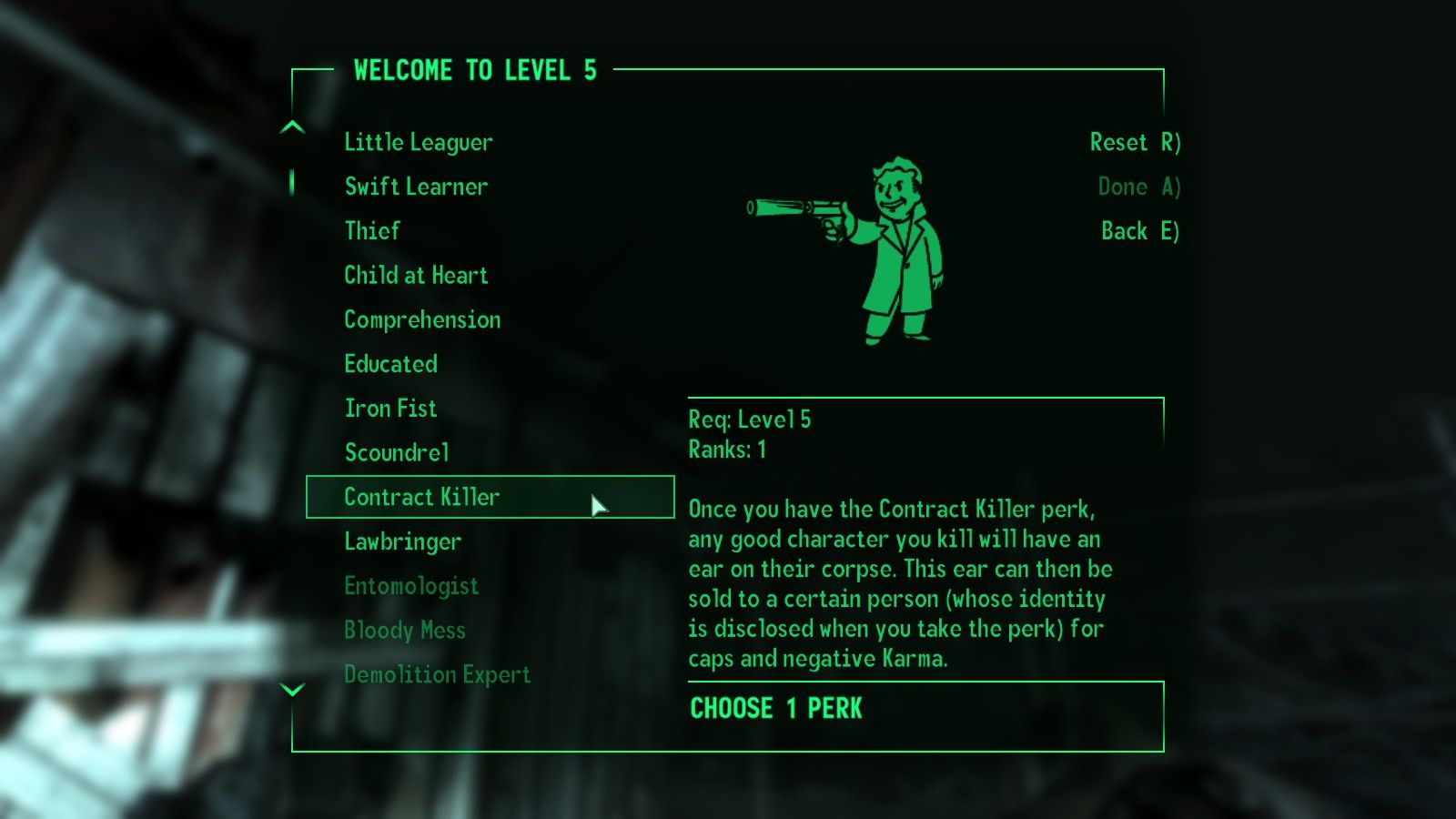
Task: Select the Iron Fist perk
Action: 389,408
